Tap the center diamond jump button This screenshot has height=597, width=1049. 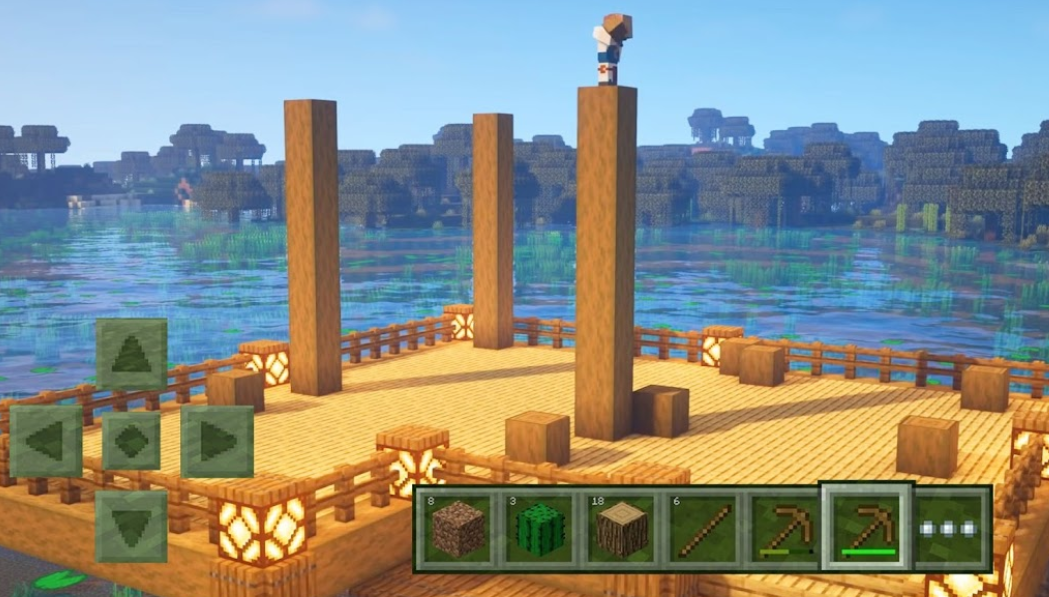[x=131, y=441]
